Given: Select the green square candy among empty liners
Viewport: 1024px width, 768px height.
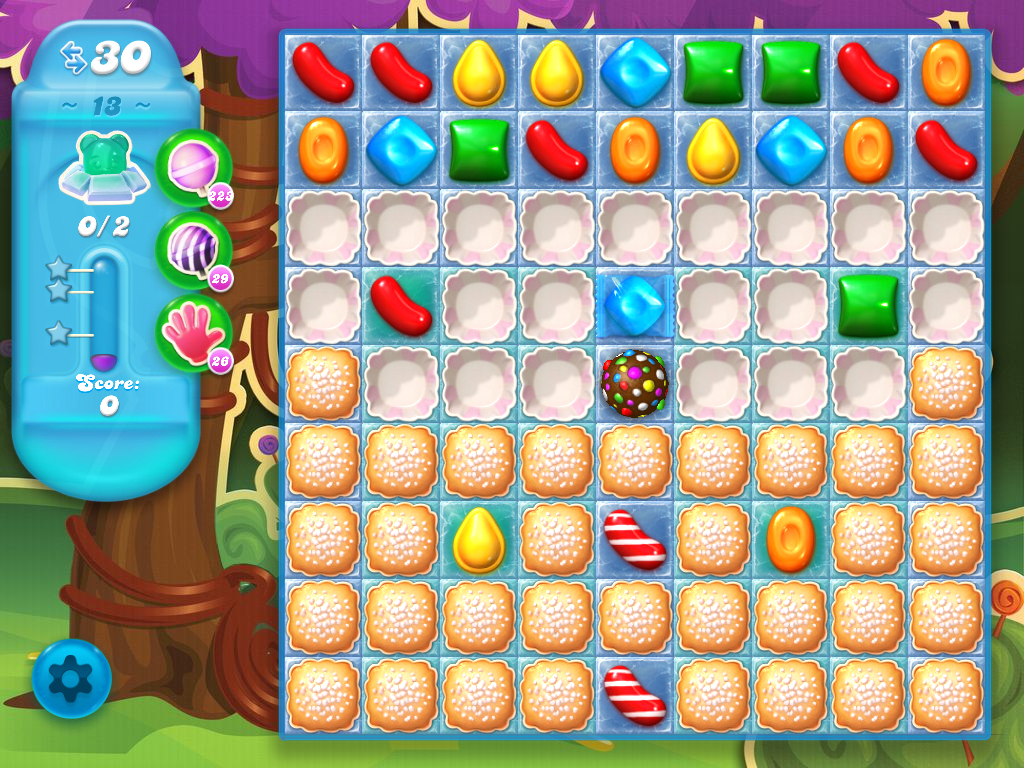Looking at the screenshot, I should pyautogui.click(x=868, y=305).
